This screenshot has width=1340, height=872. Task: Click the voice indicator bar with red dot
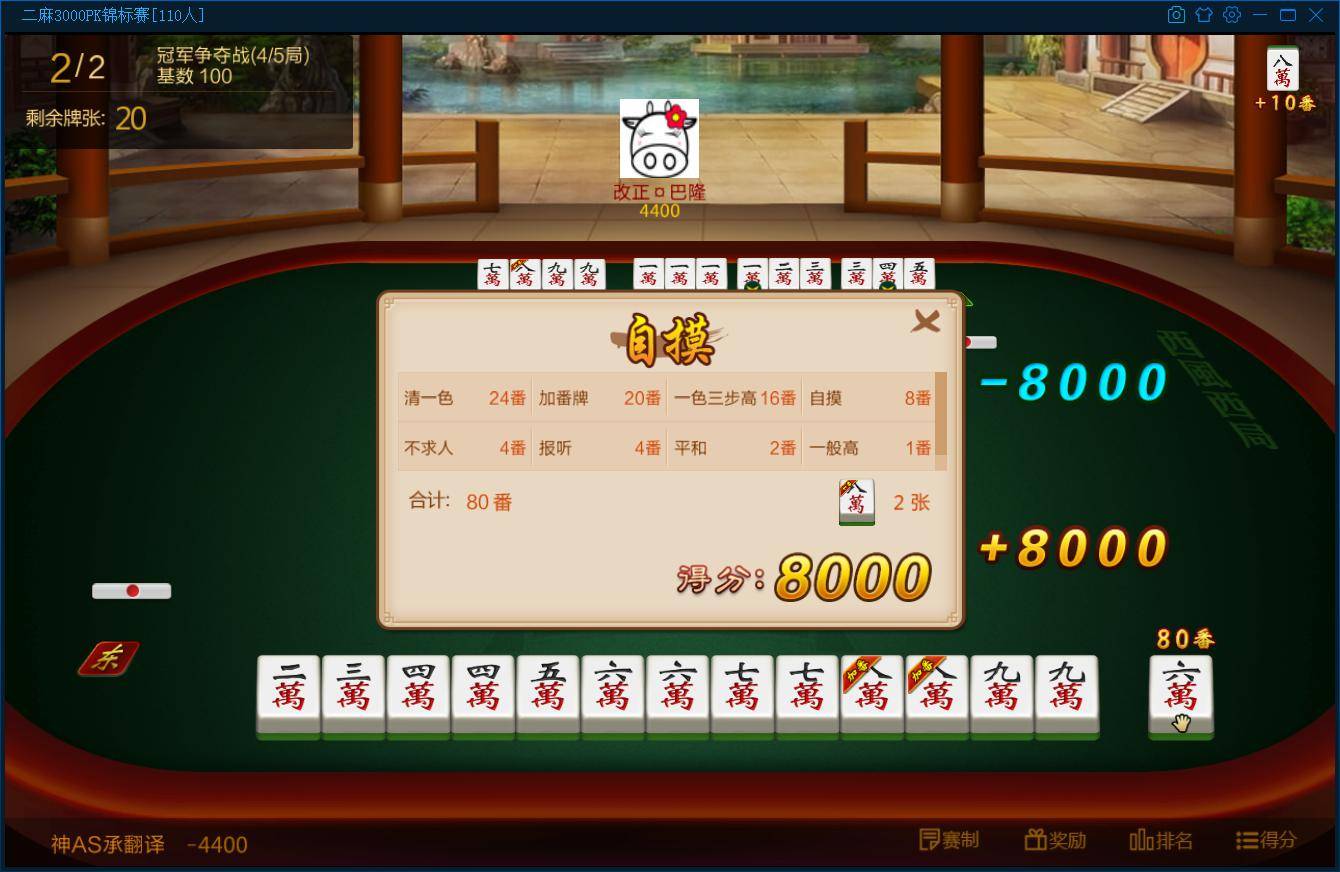[132, 591]
